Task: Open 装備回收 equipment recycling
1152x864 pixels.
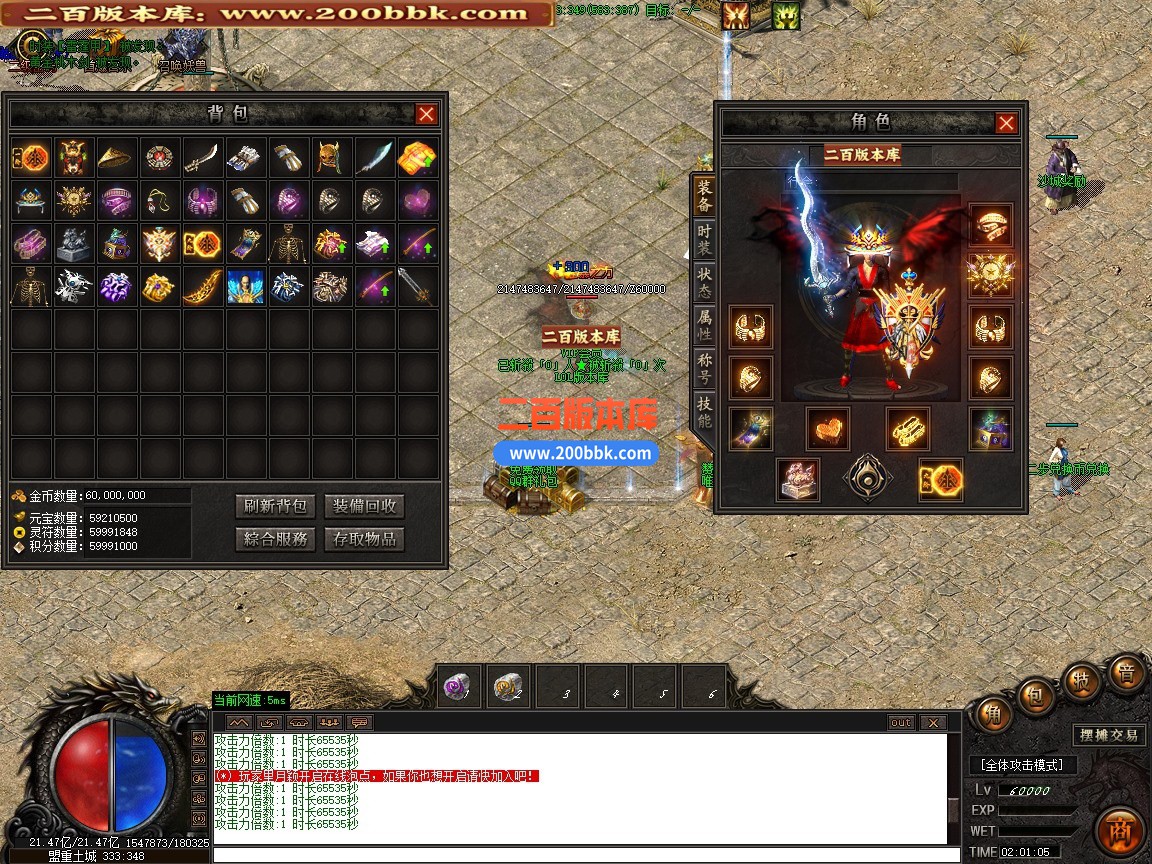Action: 365,506
